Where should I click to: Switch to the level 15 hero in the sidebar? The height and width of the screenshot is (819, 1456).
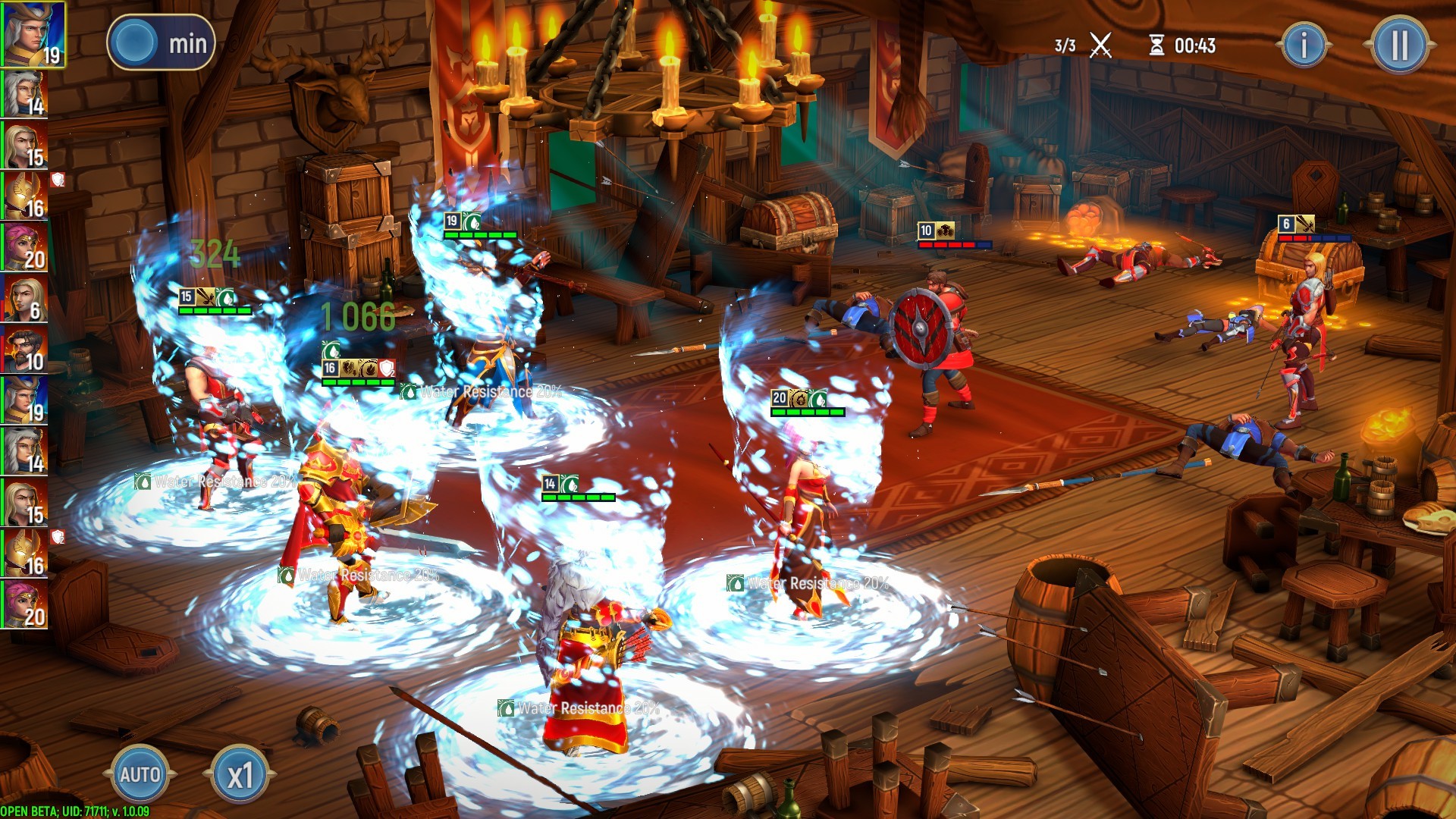tap(24, 146)
